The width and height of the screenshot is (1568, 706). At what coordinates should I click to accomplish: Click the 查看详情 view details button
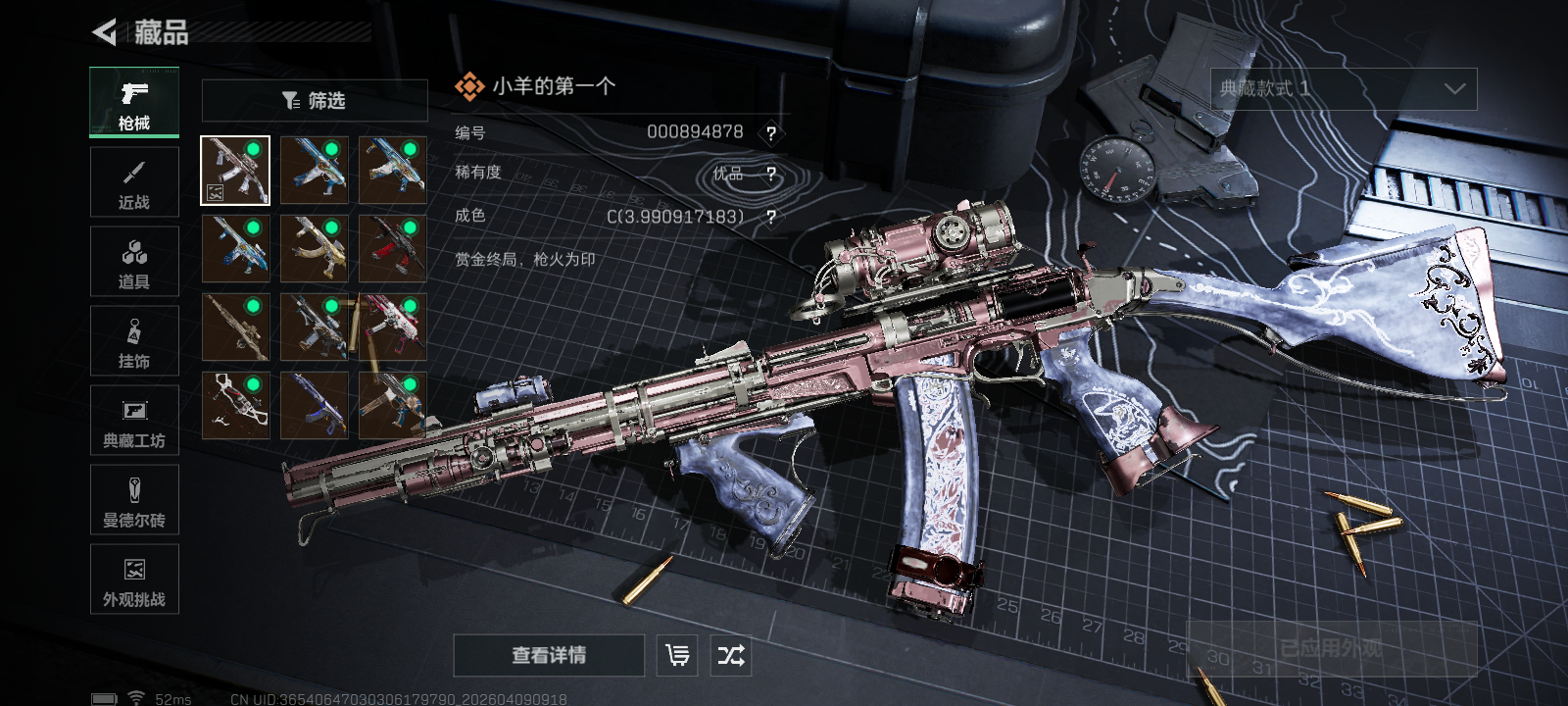[x=549, y=655]
